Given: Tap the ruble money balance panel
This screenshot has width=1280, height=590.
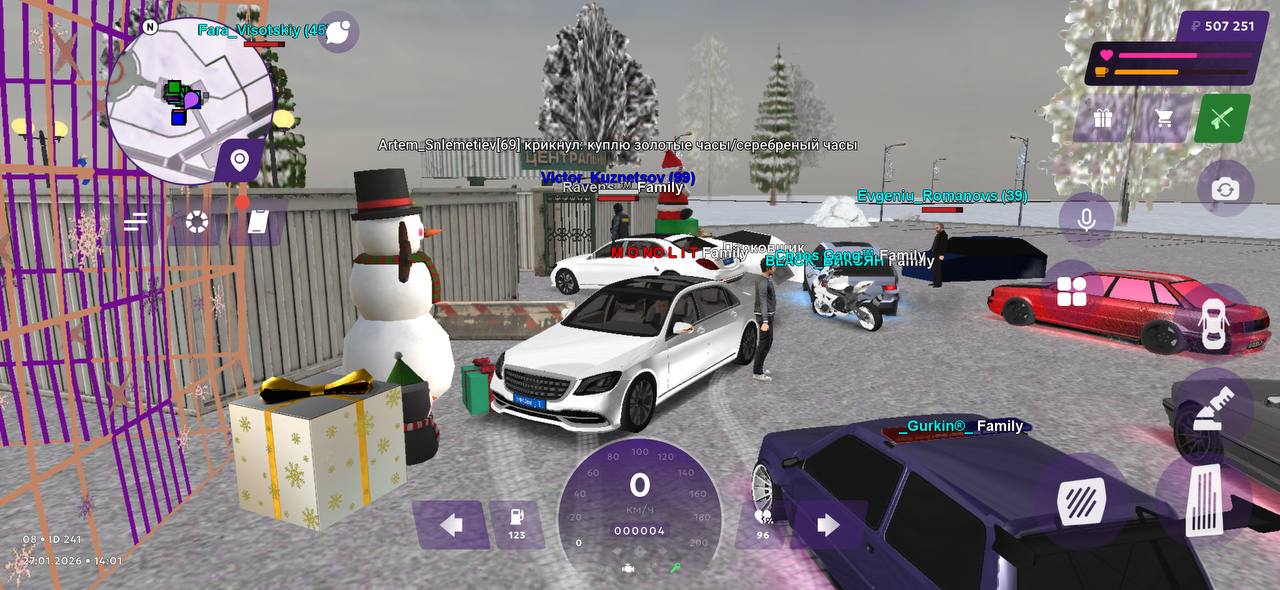Looking at the screenshot, I should (1216, 26).
